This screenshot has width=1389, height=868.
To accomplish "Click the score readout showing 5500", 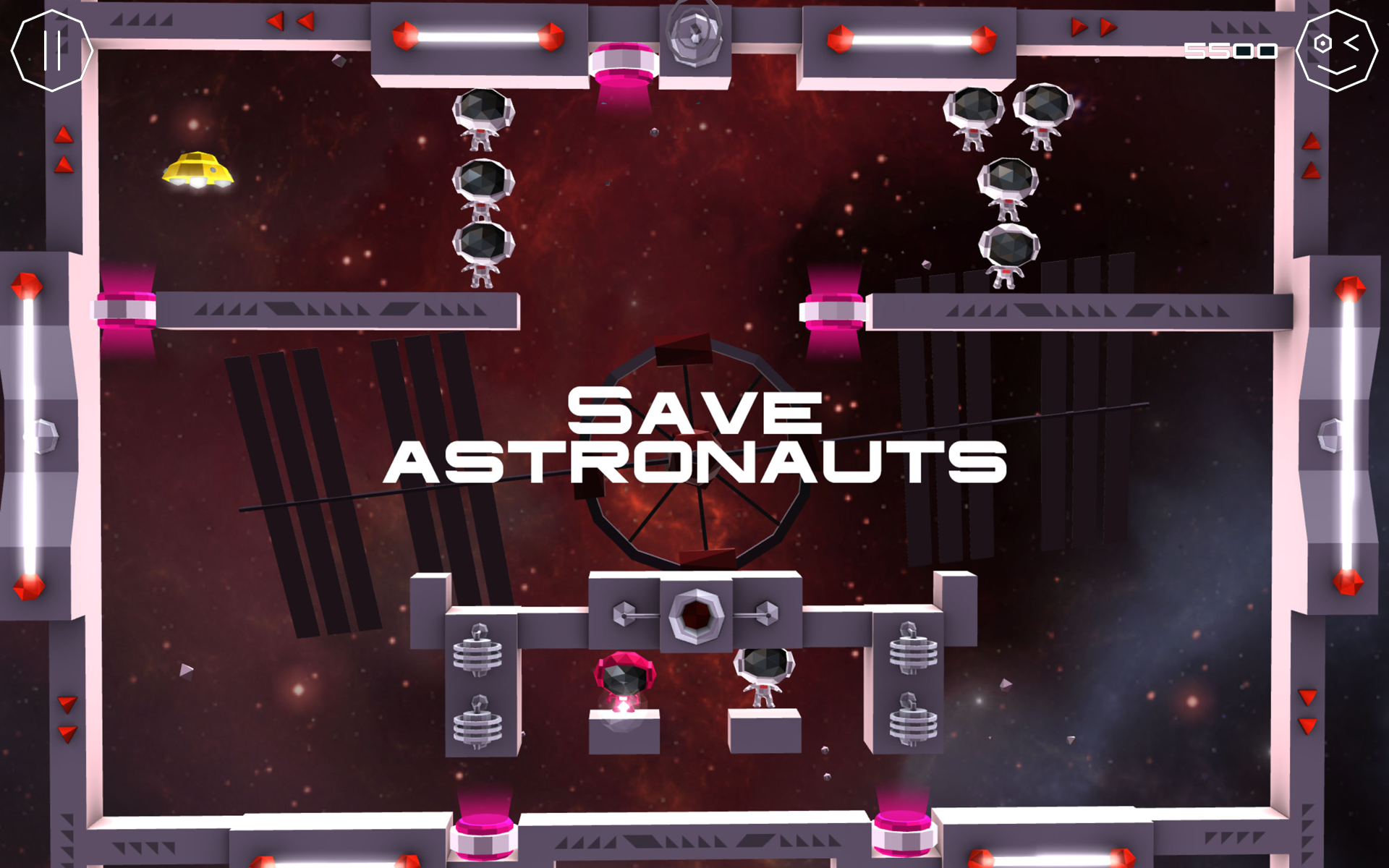I will [1230, 51].
